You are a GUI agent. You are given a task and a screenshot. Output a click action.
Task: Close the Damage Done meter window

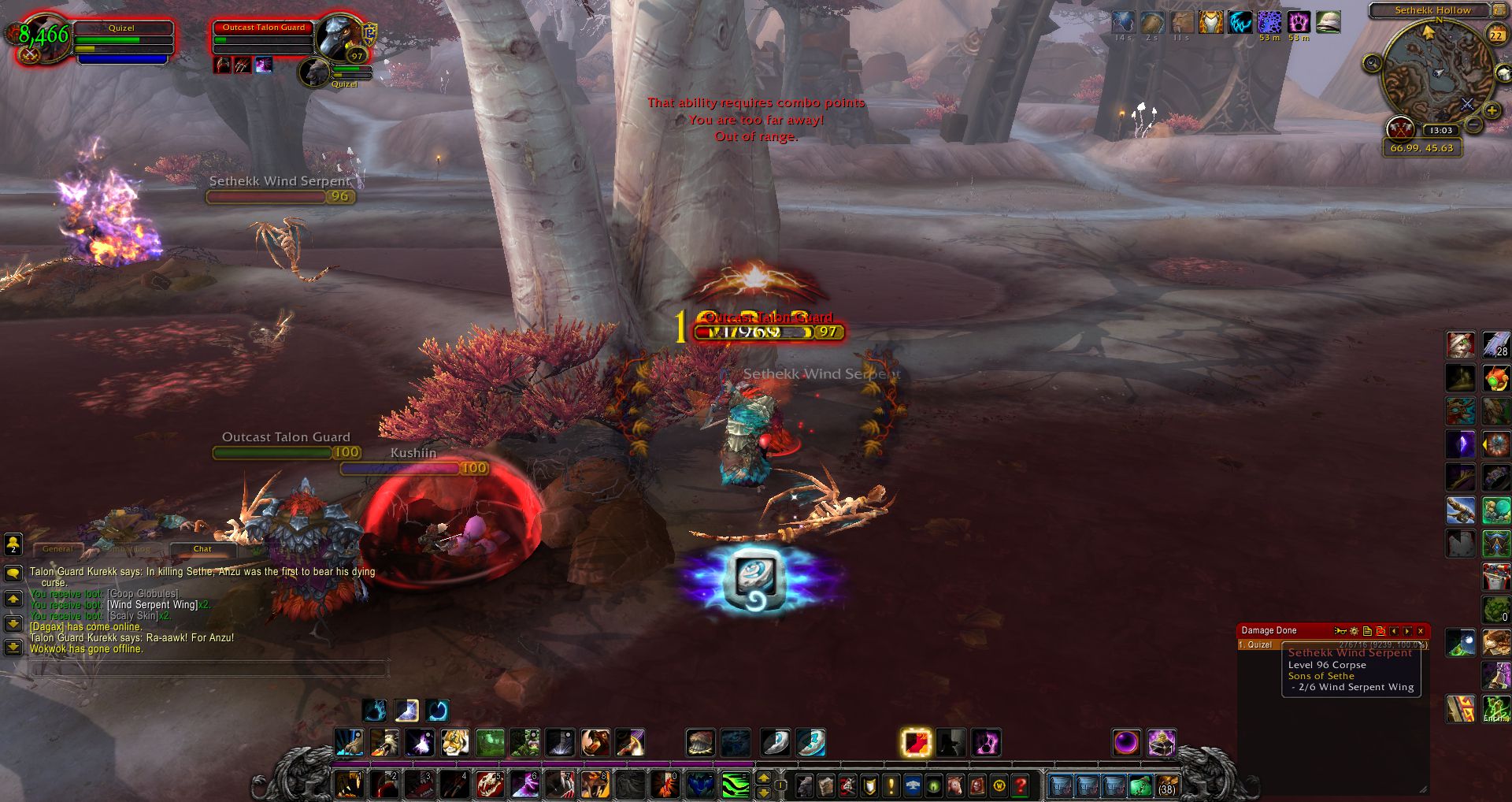coord(1421,631)
